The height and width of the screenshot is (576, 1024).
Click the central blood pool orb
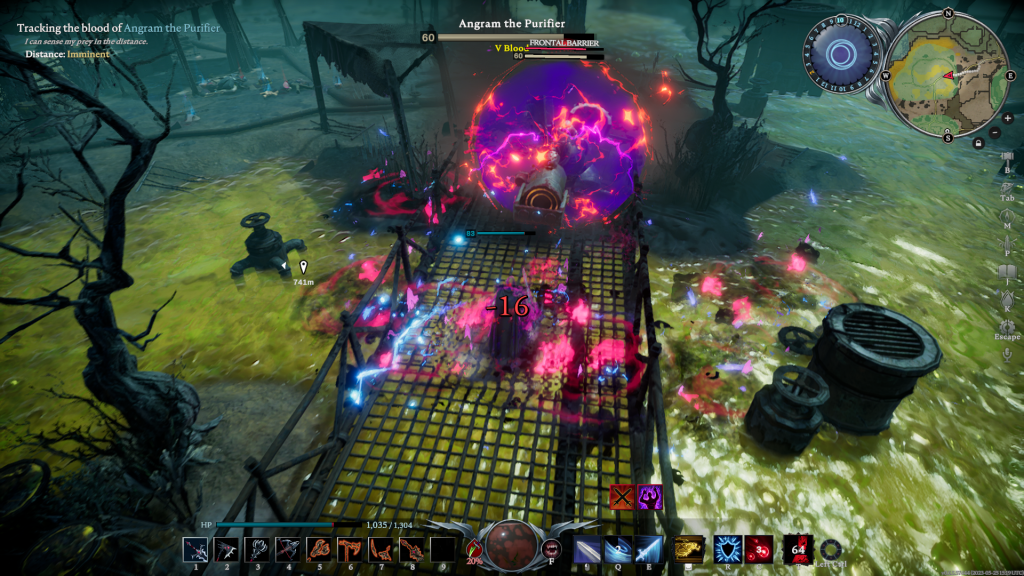[x=512, y=545]
